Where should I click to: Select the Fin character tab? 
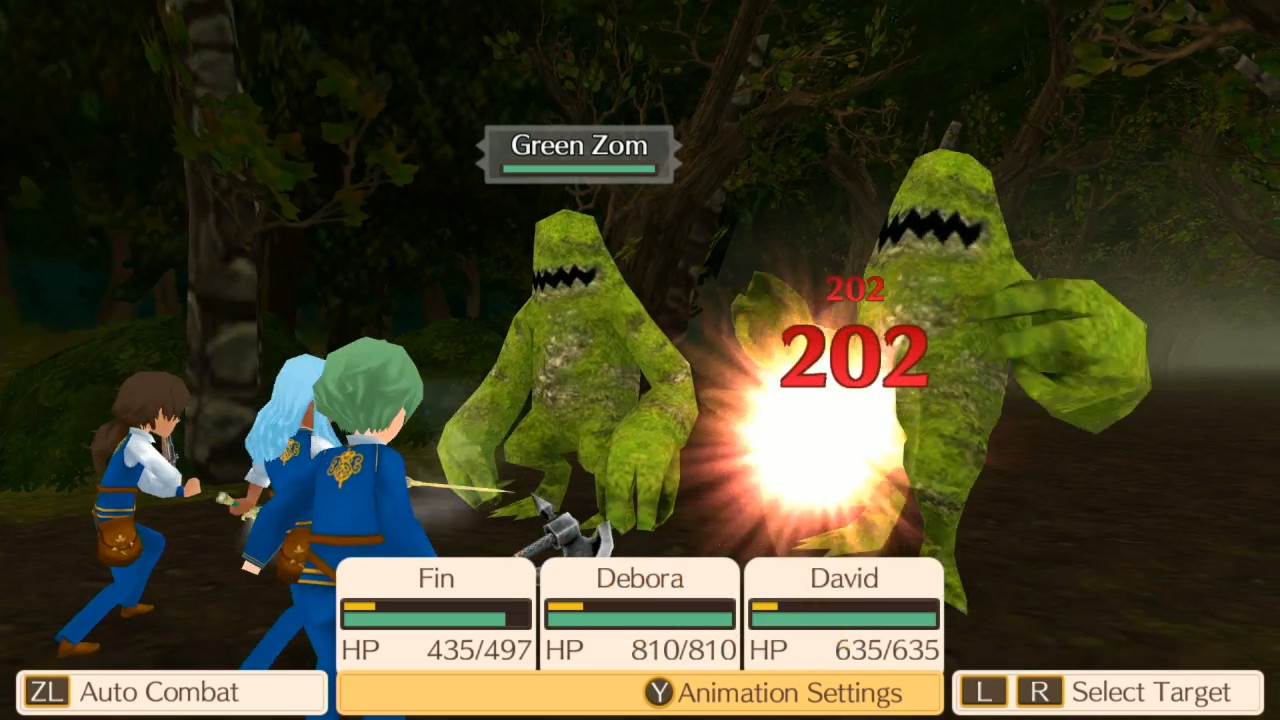pyautogui.click(x=435, y=578)
